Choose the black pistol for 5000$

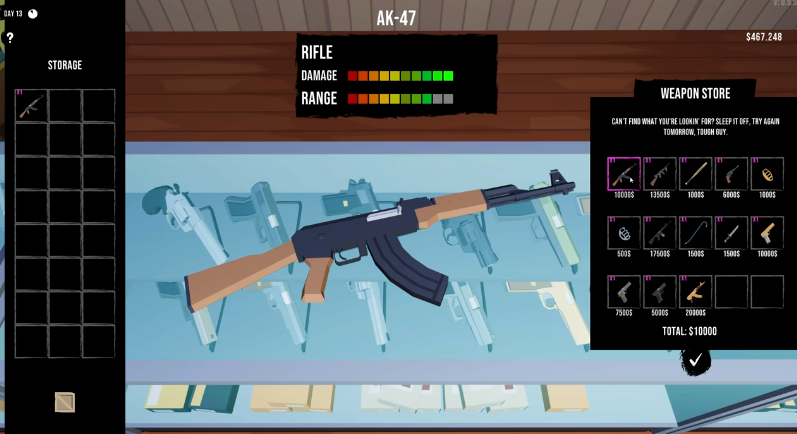pyautogui.click(x=660, y=292)
